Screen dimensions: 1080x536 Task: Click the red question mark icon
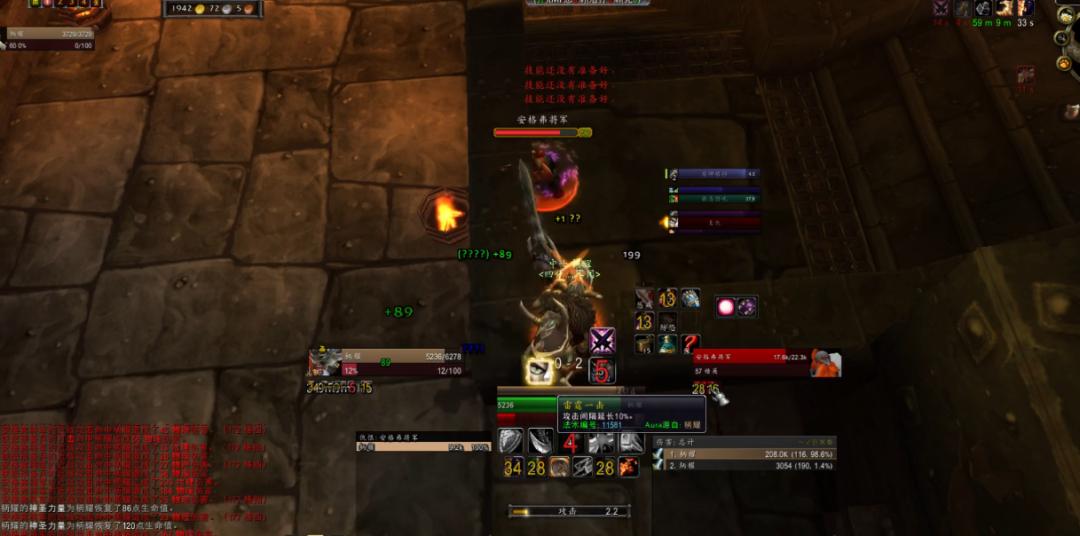point(690,344)
